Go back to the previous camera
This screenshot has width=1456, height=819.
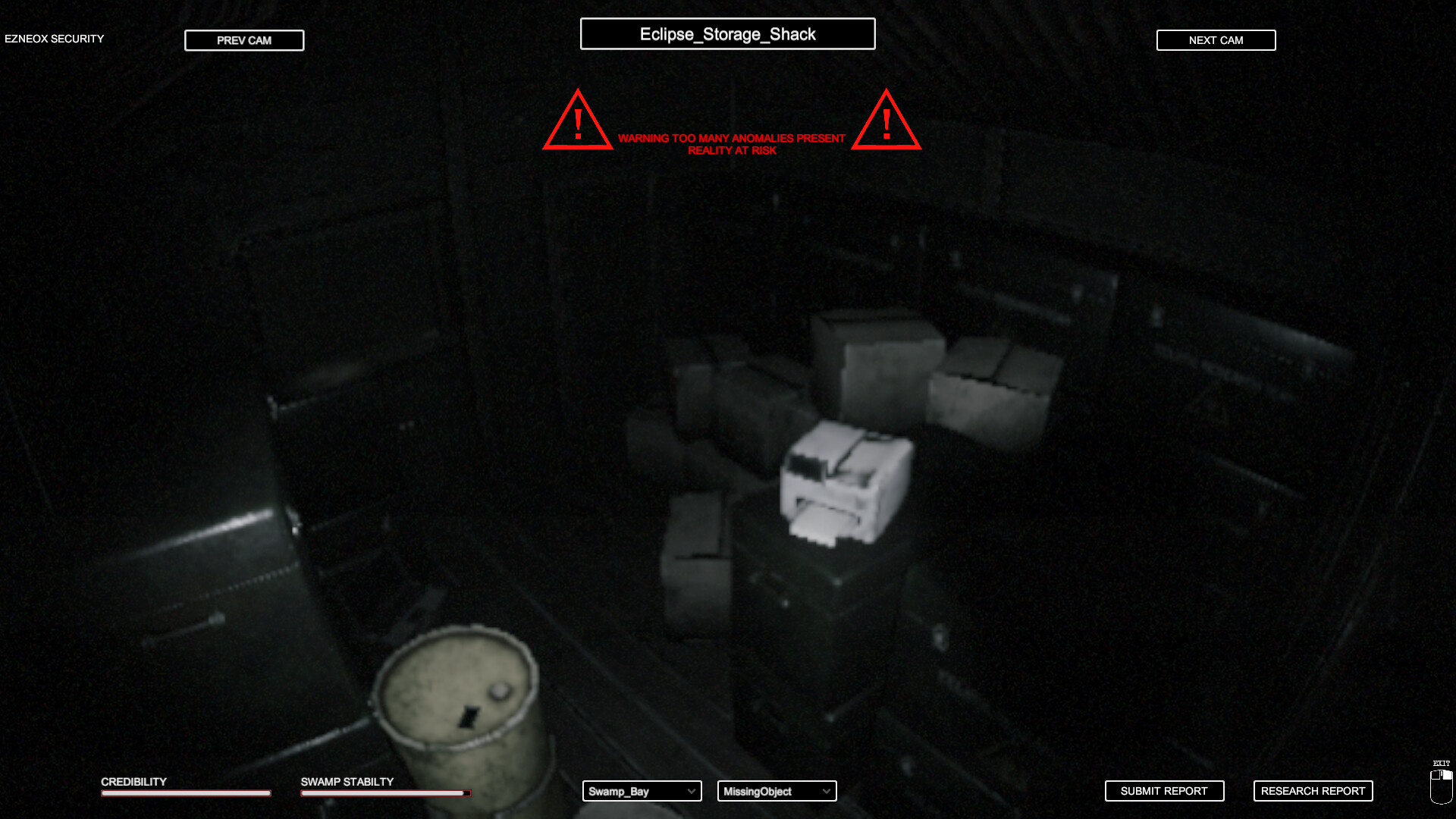244,40
